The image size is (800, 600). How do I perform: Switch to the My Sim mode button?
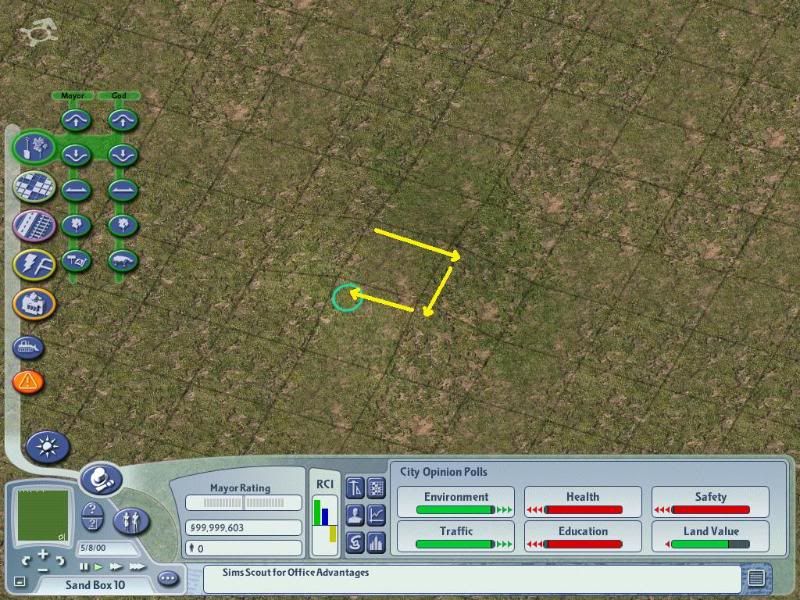click(x=134, y=519)
